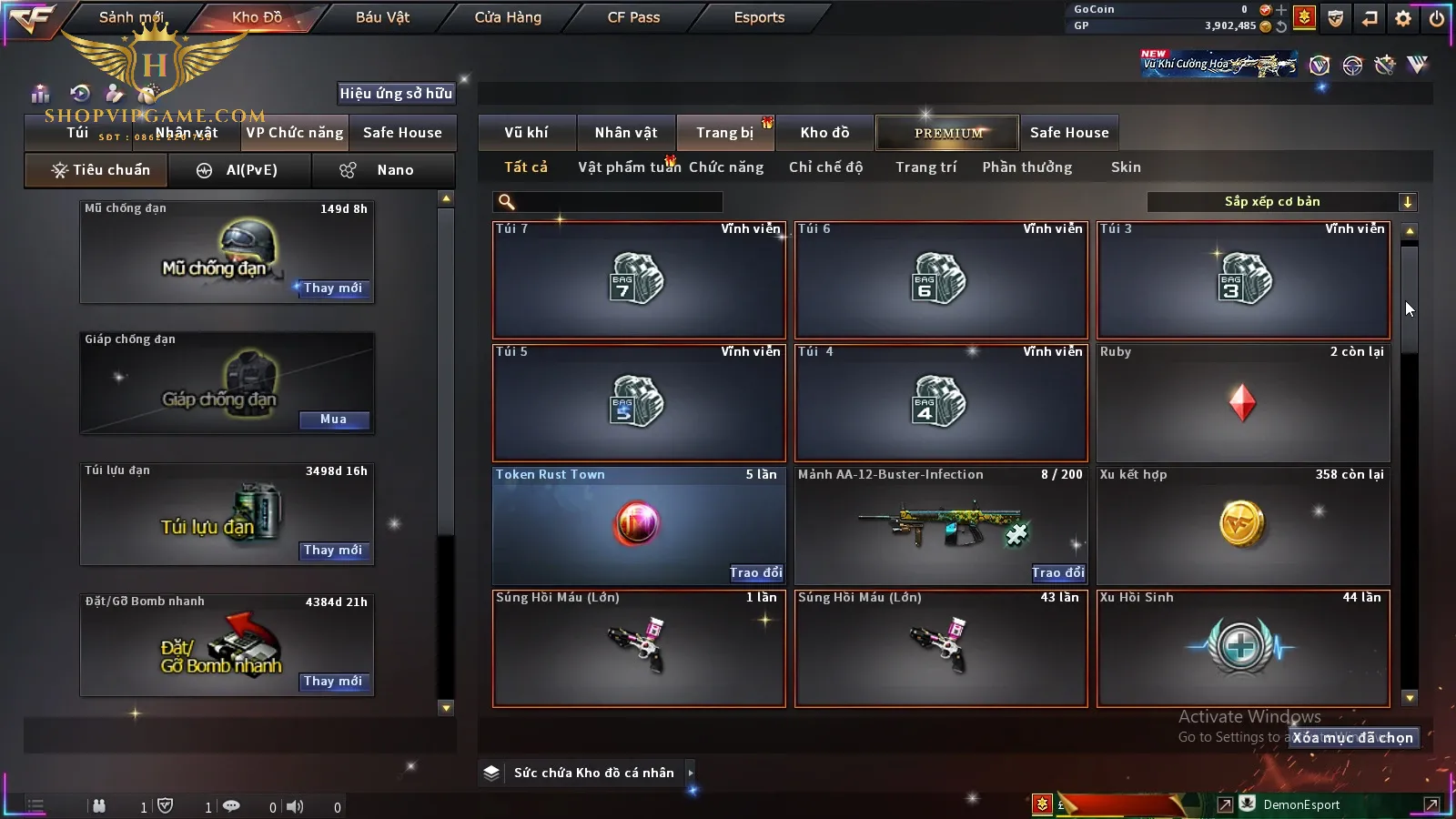Click Thay mới on Mũ chống đạn
Screen dimensions: 1456x819
(x=333, y=288)
